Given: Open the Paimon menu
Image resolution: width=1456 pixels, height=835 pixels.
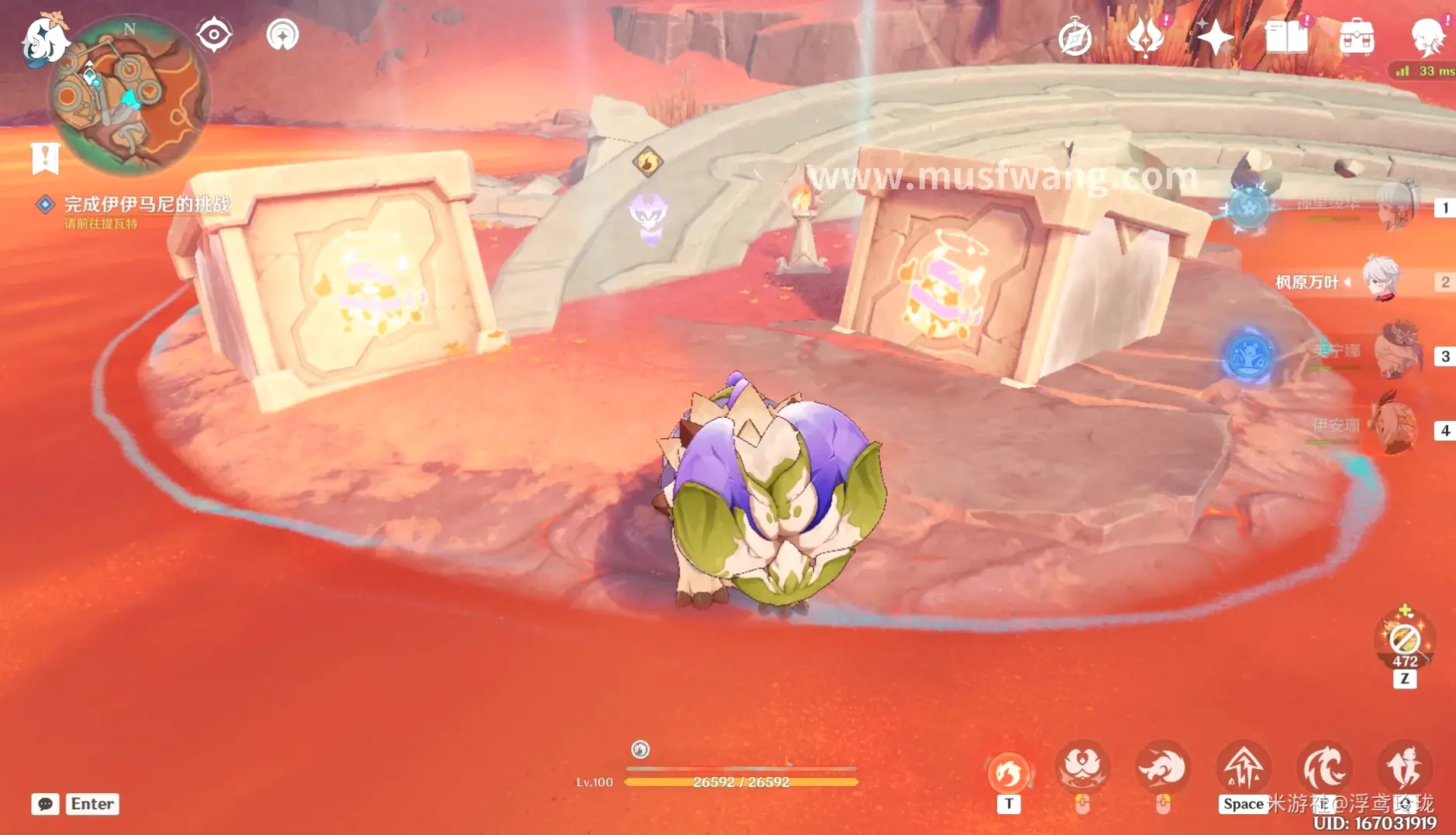Looking at the screenshot, I should pyautogui.click(x=43, y=39).
